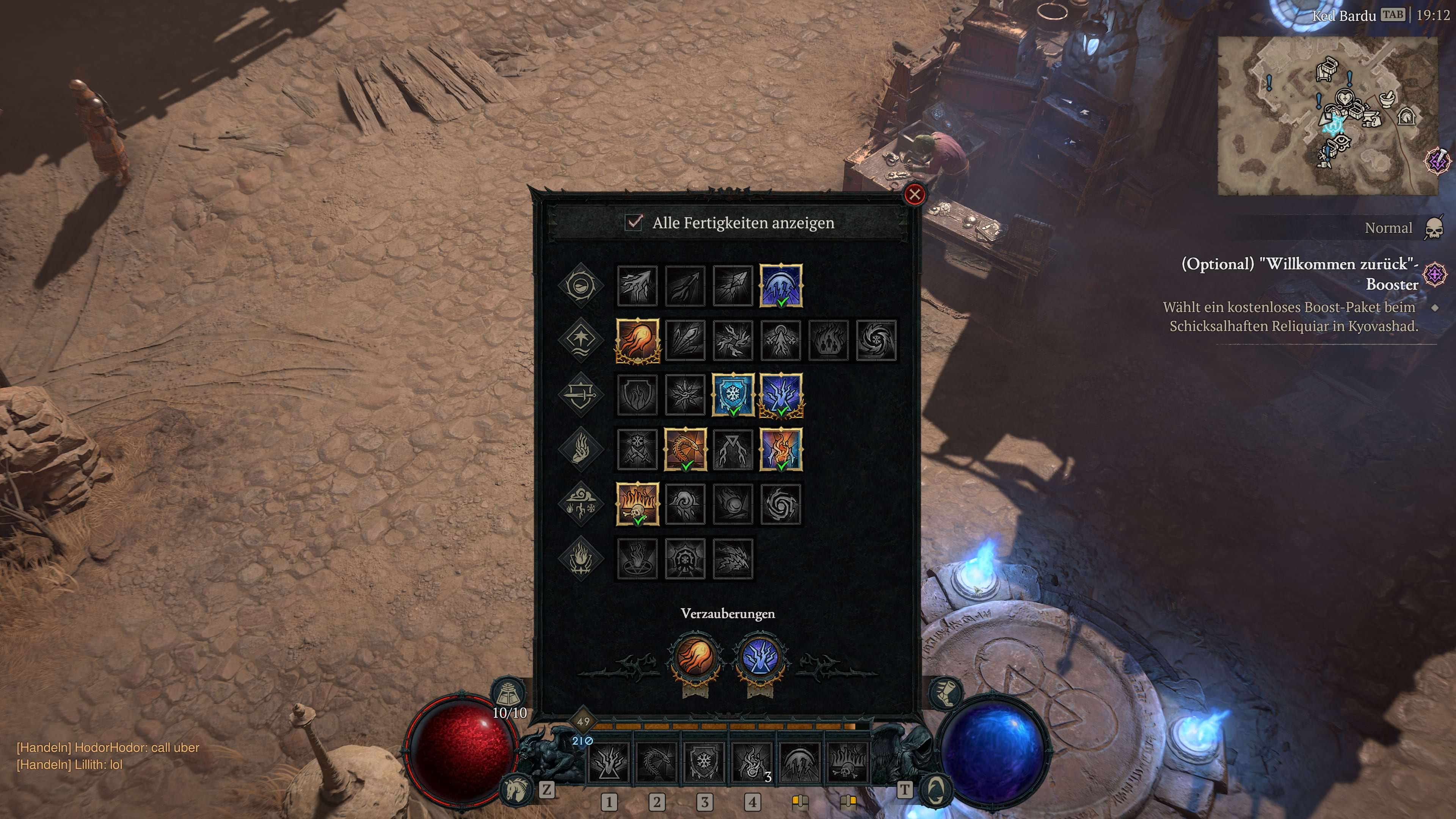
Task: Choose the blue snowflake shield skill
Action: tap(733, 394)
